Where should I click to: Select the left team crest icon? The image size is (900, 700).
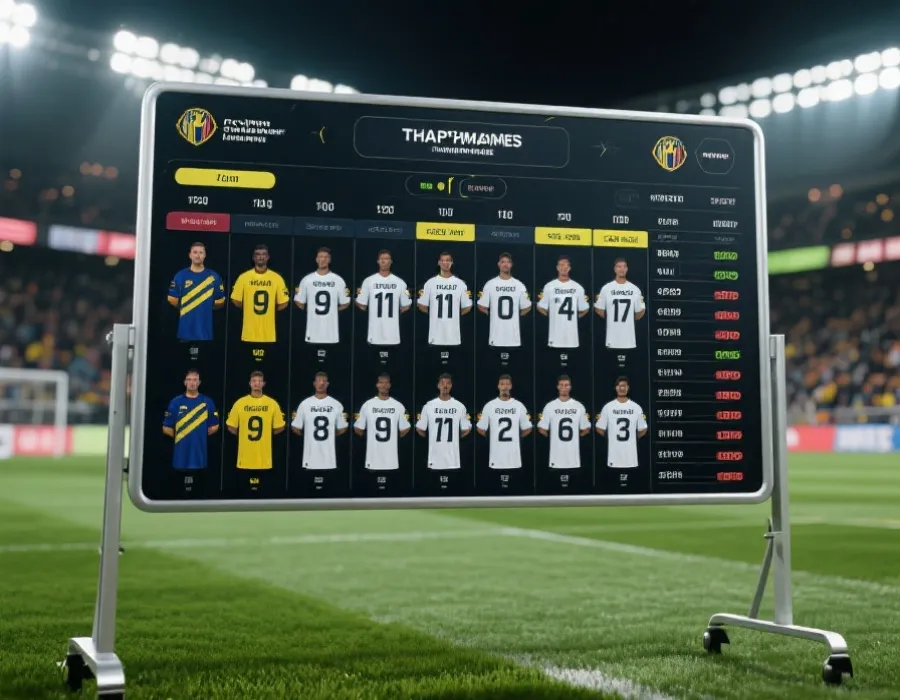point(196,127)
